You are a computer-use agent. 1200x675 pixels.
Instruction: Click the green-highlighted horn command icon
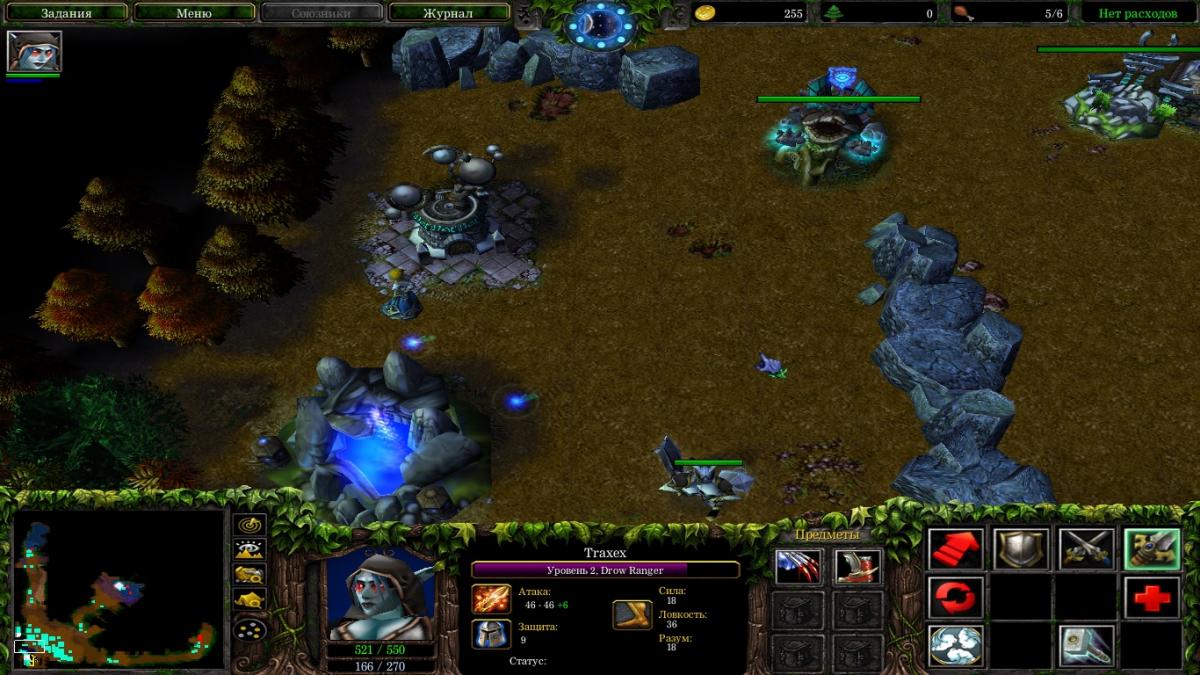click(1151, 549)
